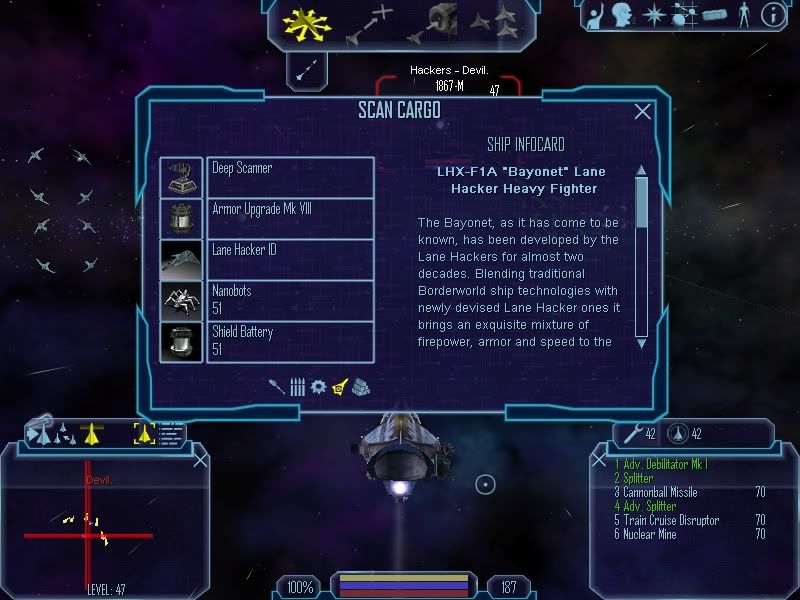Show equipment filter with the gear icon
The width and height of the screenshot is (800, 600).
pos(319,386)
